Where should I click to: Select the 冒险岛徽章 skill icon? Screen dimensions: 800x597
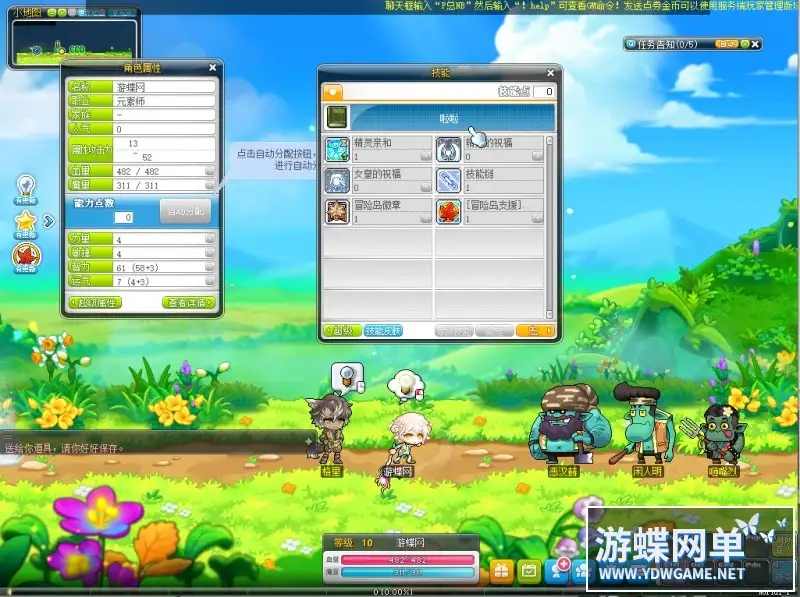pos(337,211)
